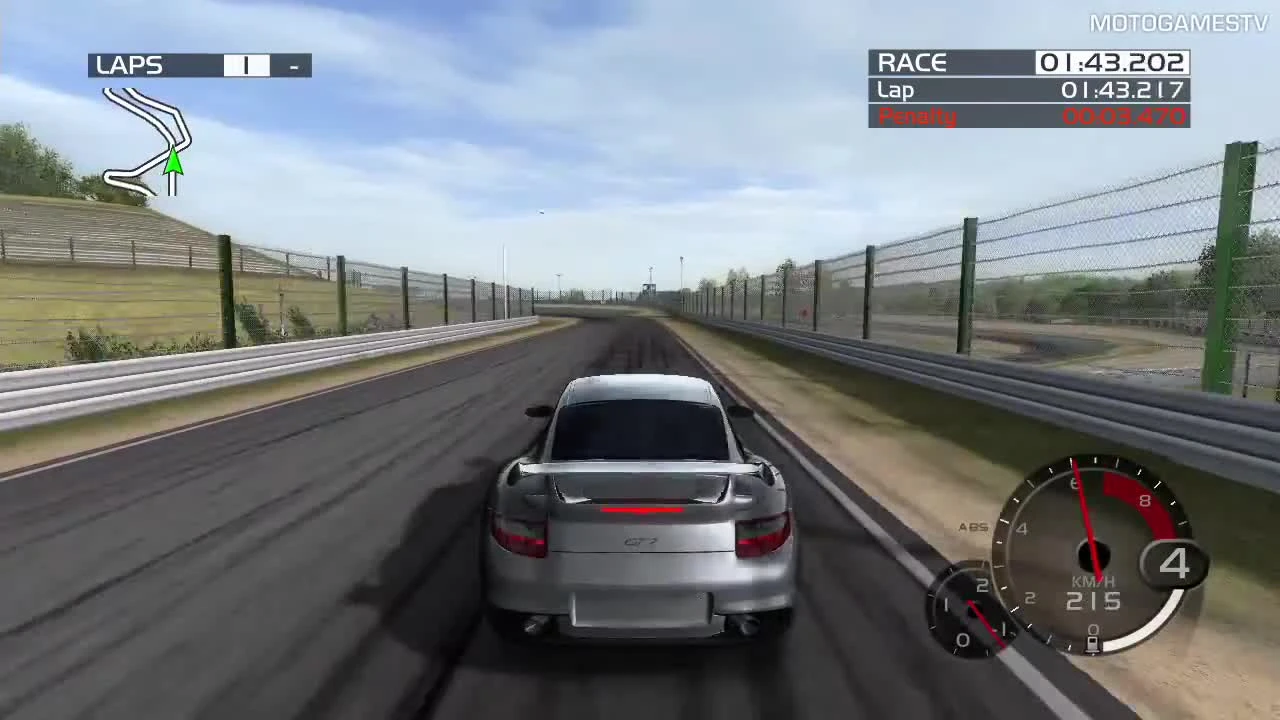Click the gear indicator showing 4
1280x720 pixels.
pyautogui.click(x=1176, y=565)
